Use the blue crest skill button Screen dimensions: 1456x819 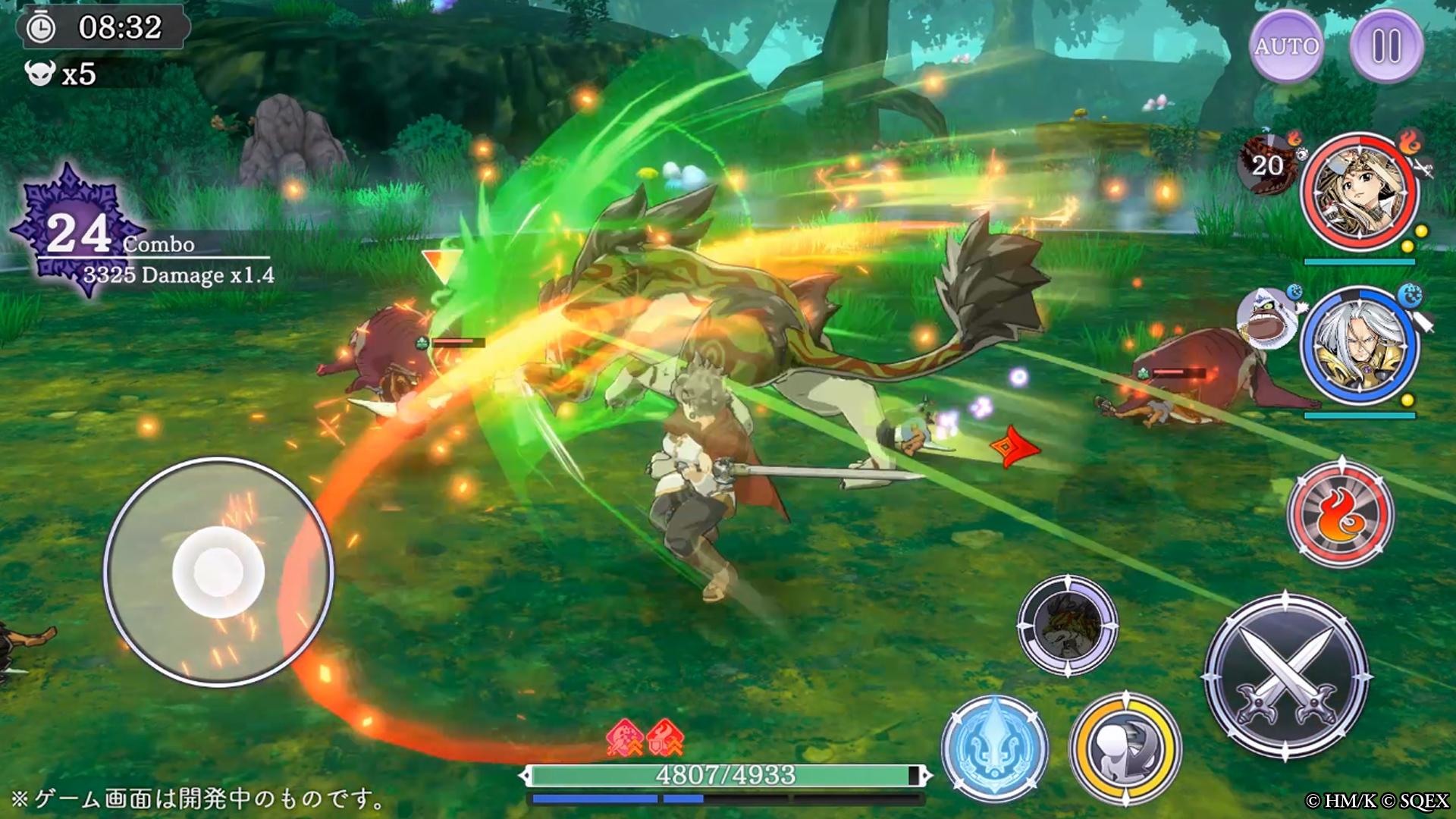tap(995, 748)
